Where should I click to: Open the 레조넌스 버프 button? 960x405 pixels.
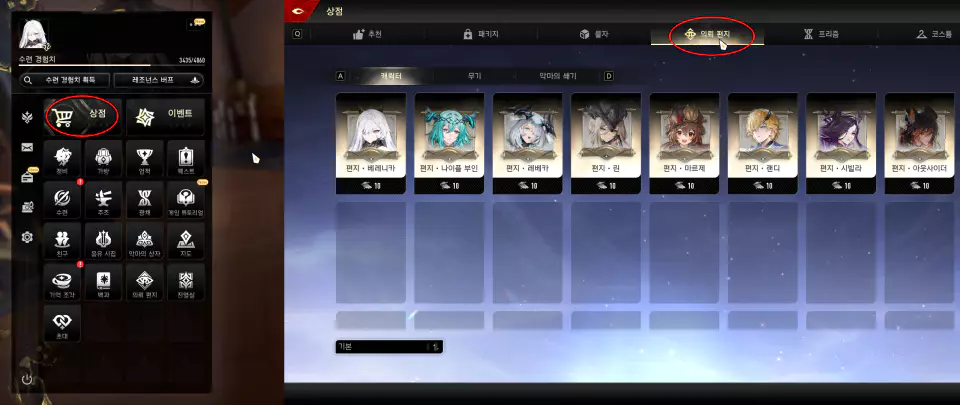pos(160,80)
